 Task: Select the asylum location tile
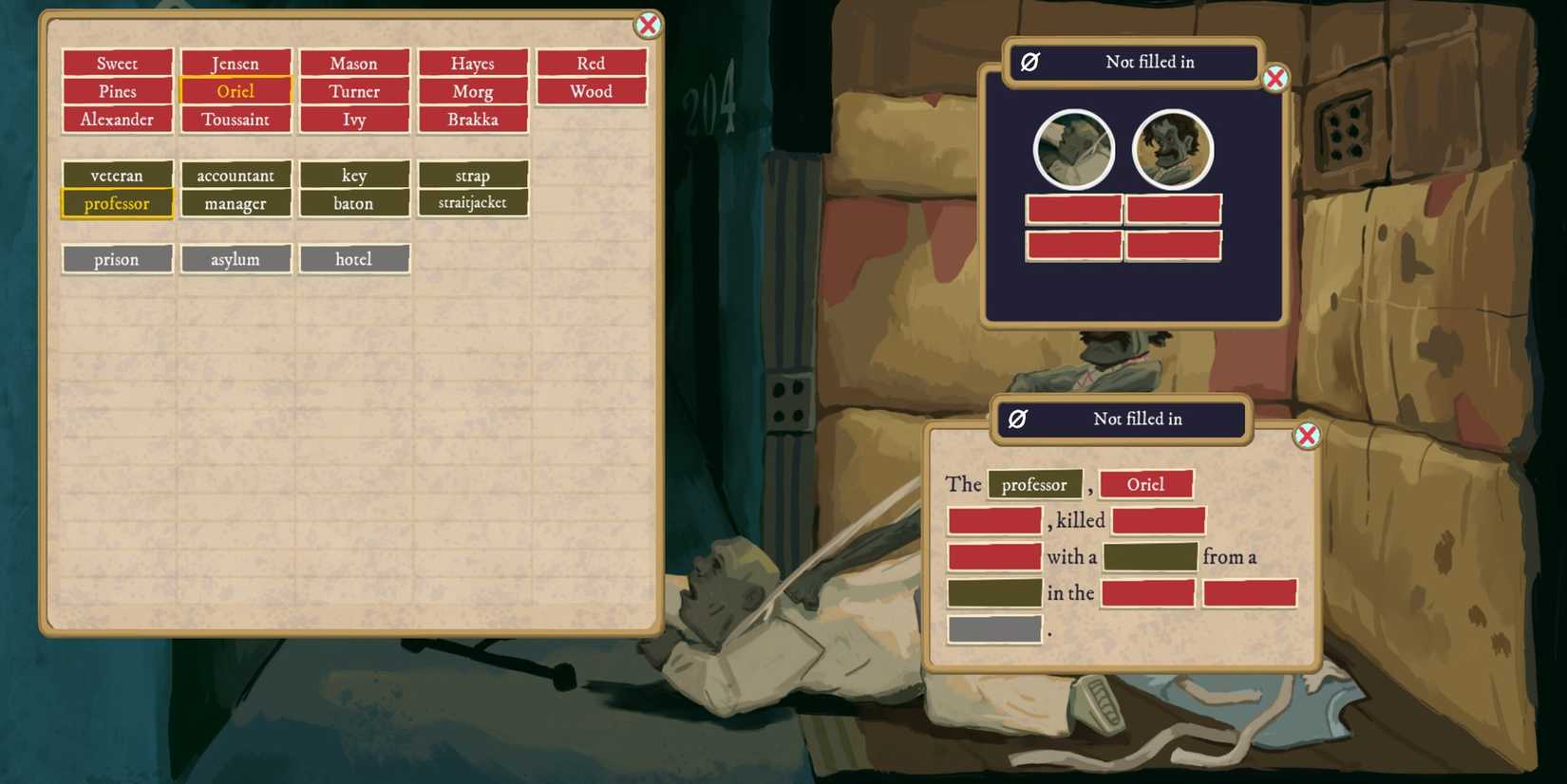pyautogui.click(x=236, y=258)
